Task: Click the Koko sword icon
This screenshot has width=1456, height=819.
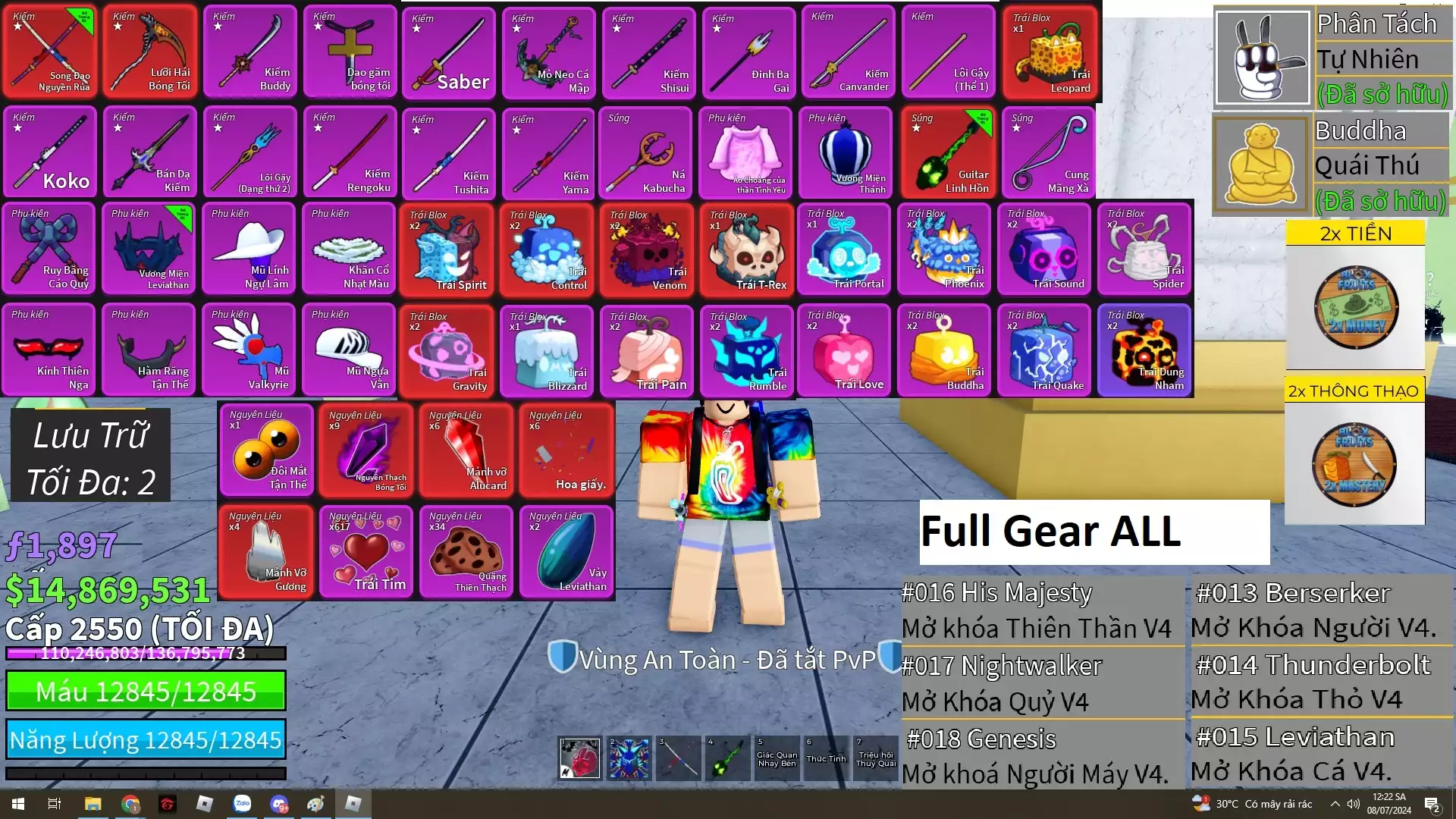Action: click(x=49, y=152)
